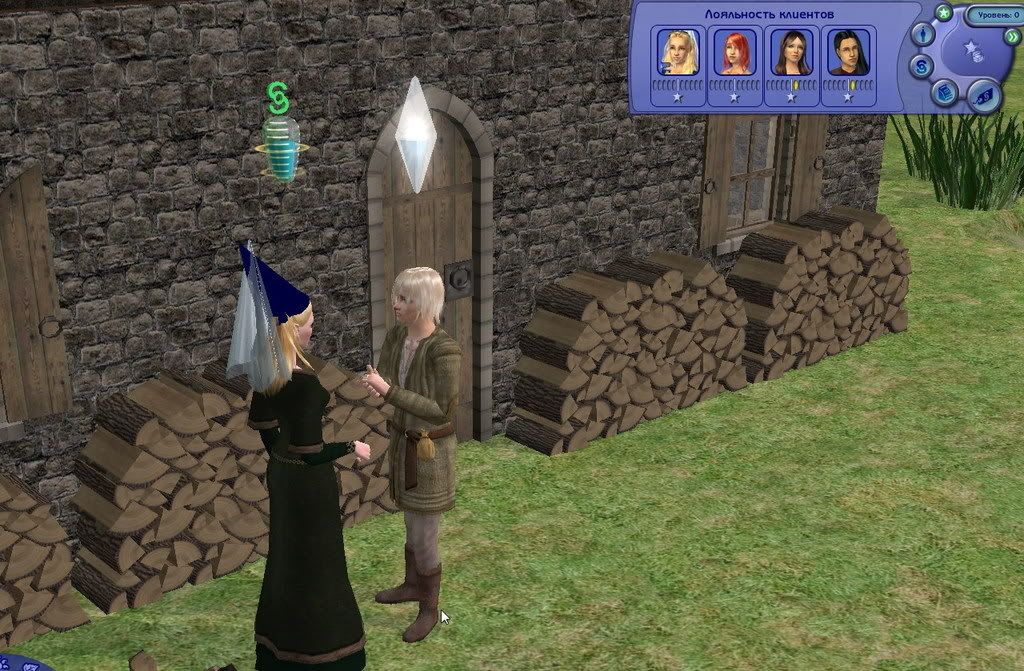Select the blonde customer portrait
This screenshot has width=1024, height=671.
pos(677,52)
